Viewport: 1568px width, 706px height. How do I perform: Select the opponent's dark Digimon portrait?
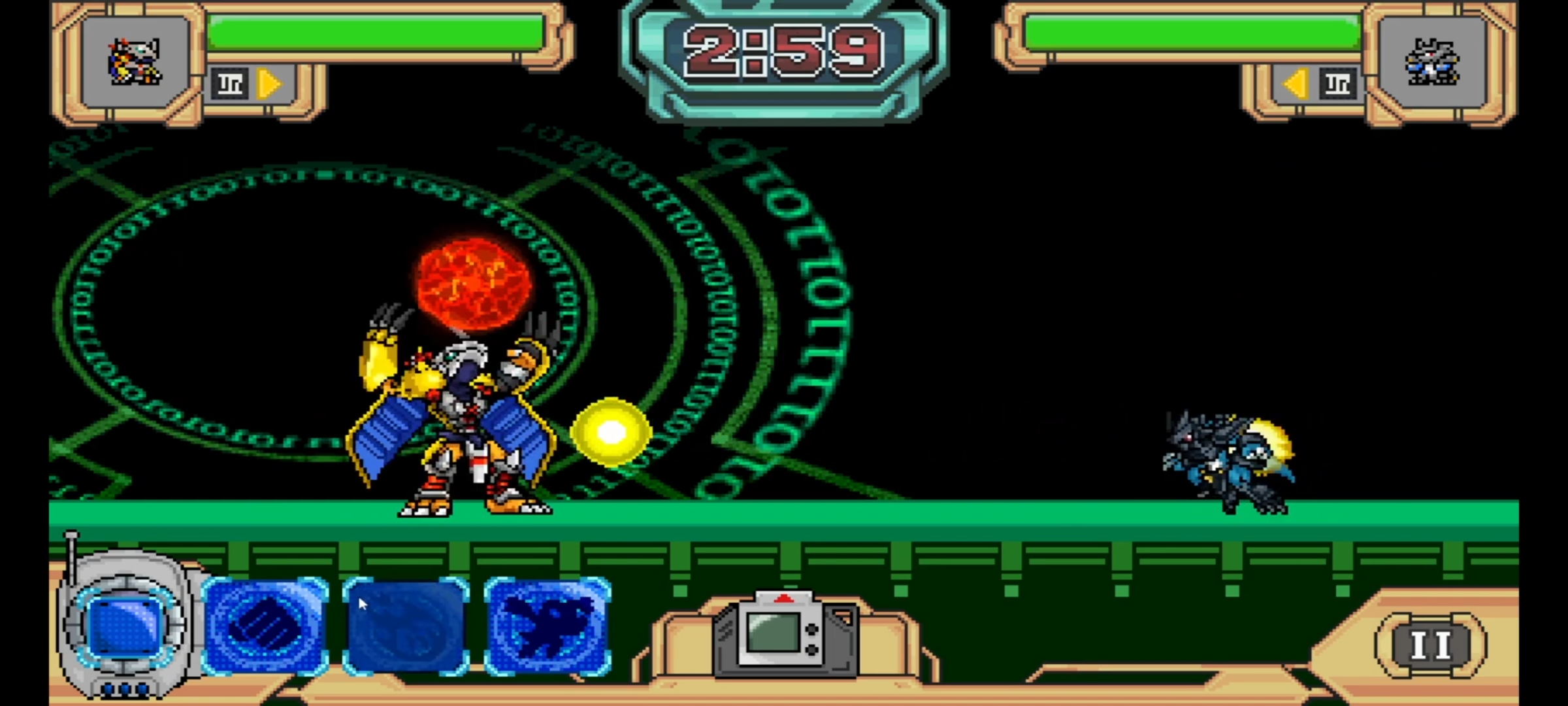(x=1431, y=62)
